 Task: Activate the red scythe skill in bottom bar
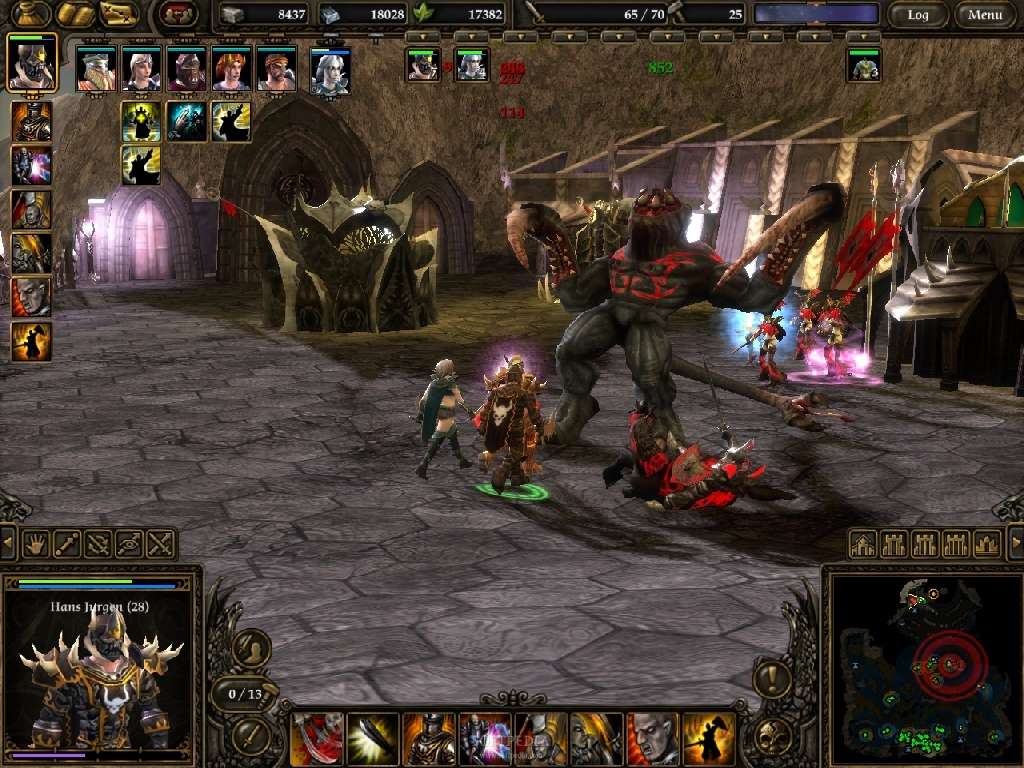click(x=316, y=738)
